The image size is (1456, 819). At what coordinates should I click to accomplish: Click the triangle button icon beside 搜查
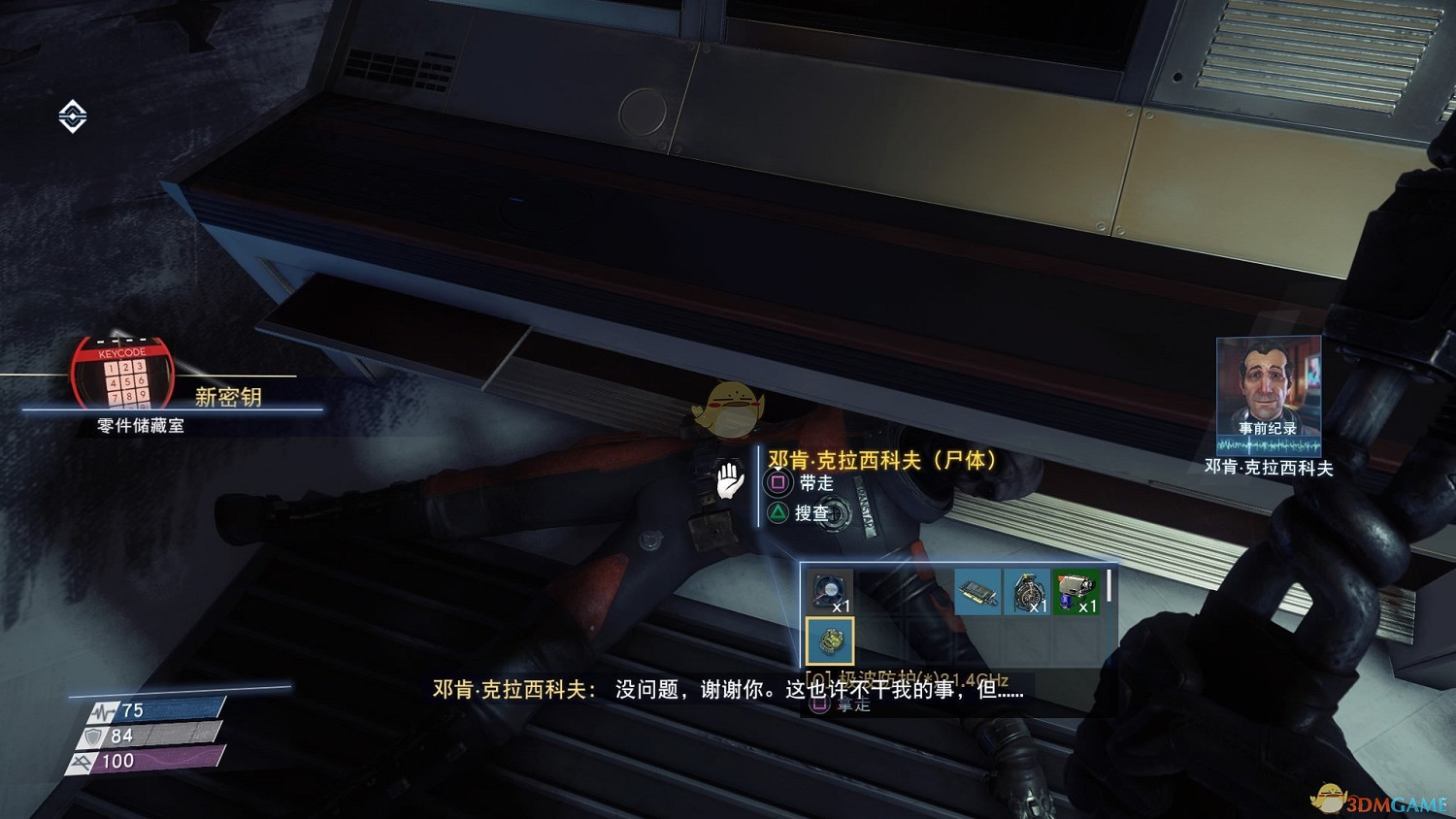point(778,512)
